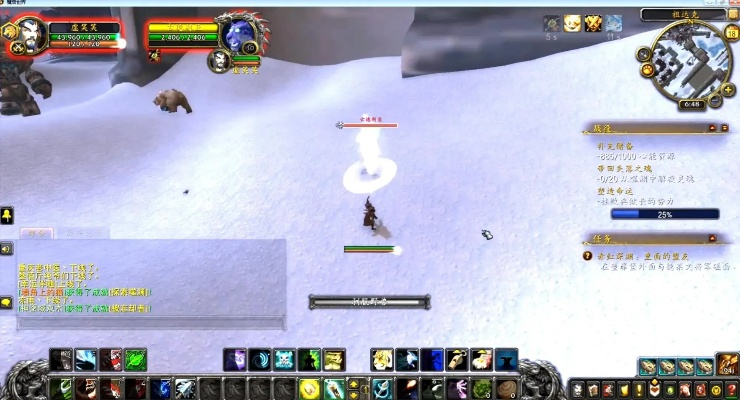The height and width of the screenshot is (400, 740).
Task: Open the tracked quest with the question mark
Action: click(588, 257)
